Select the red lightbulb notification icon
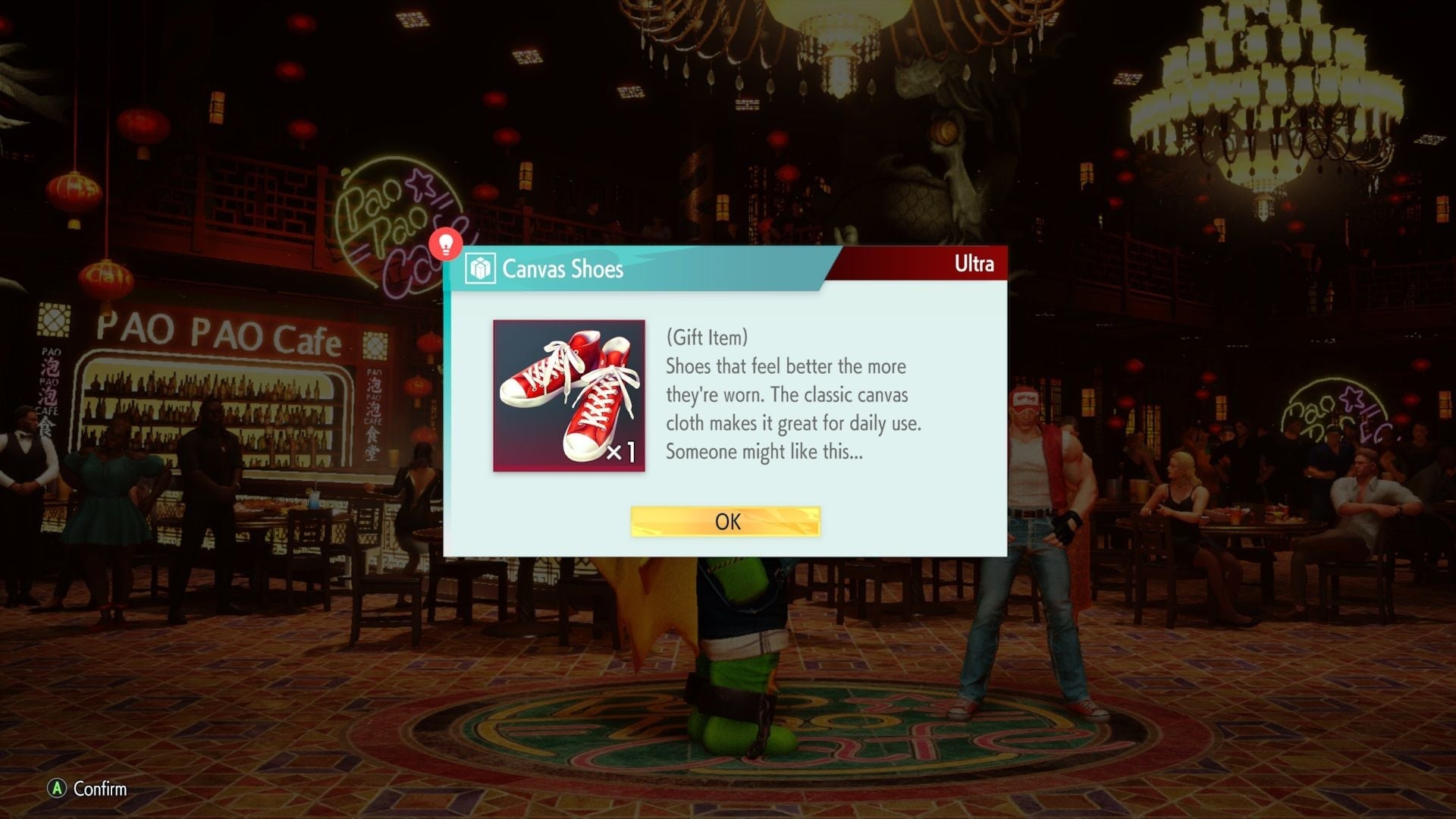The image size is (1456, 819). click(x=447, y=244)
